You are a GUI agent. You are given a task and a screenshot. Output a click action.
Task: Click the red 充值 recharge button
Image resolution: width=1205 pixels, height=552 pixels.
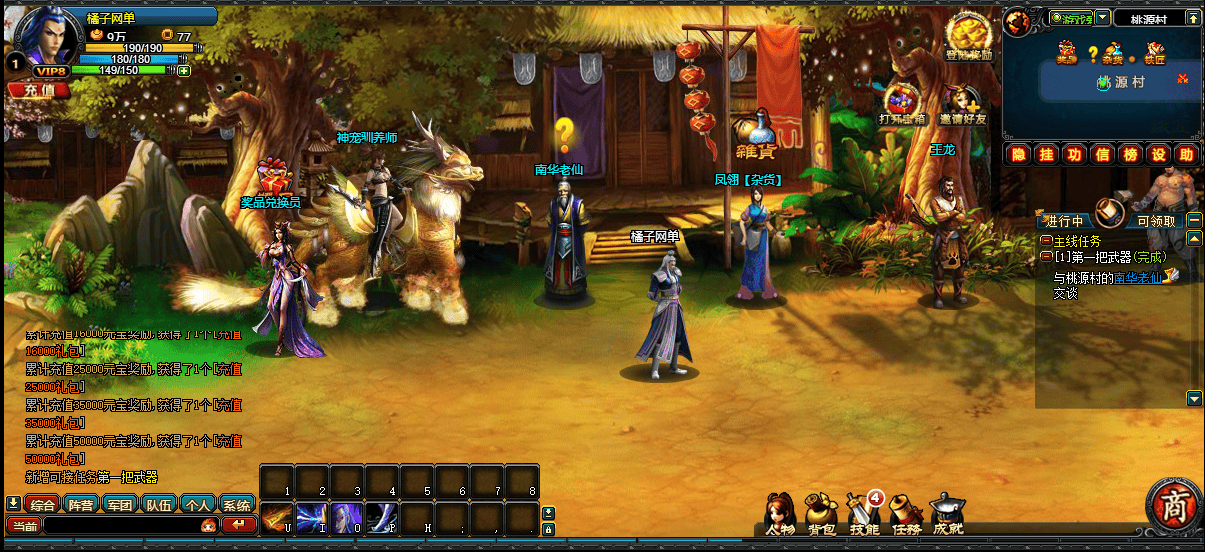click(38, 90)
